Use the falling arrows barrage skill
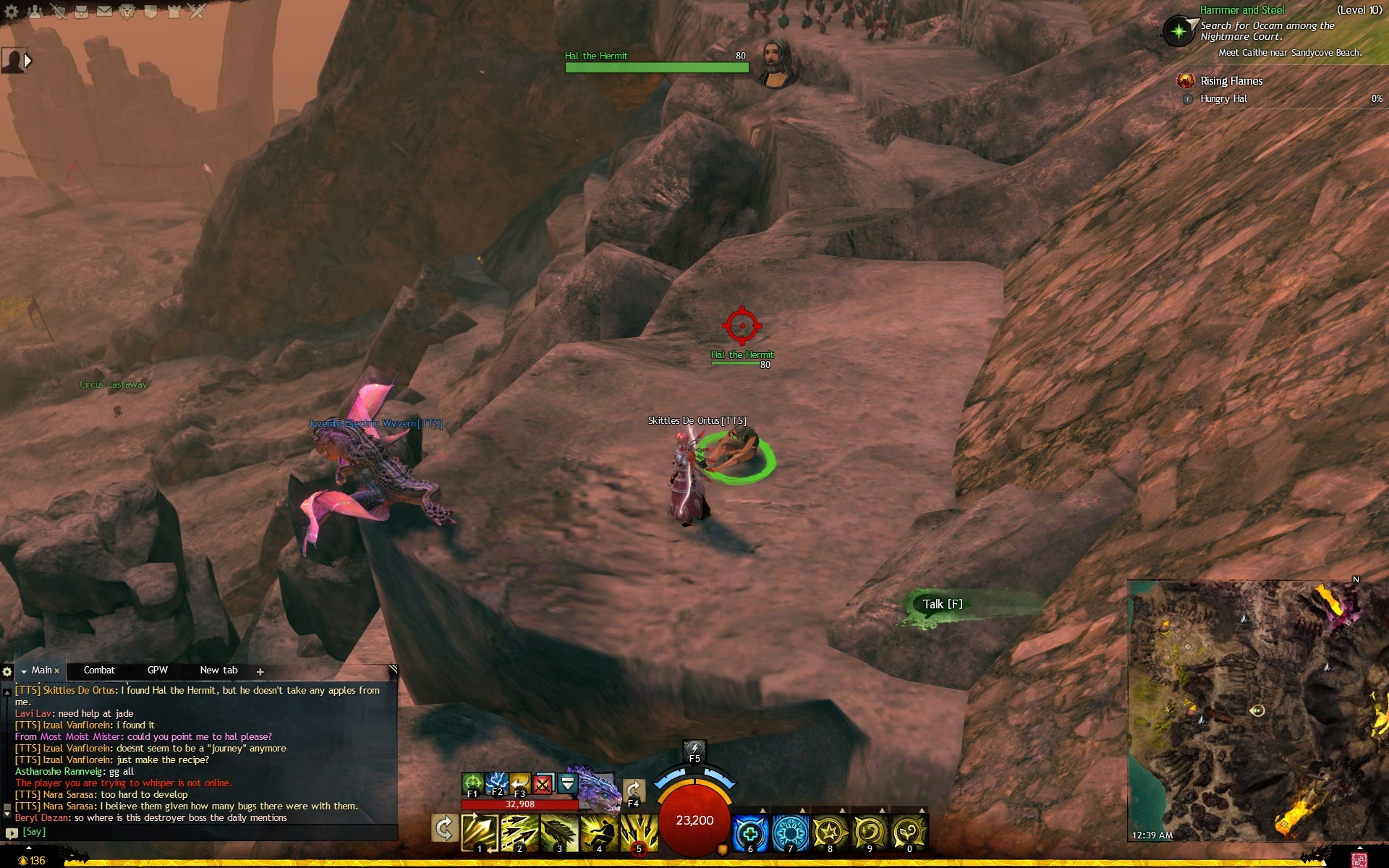 pyautogui.click(x=640, y=833)
